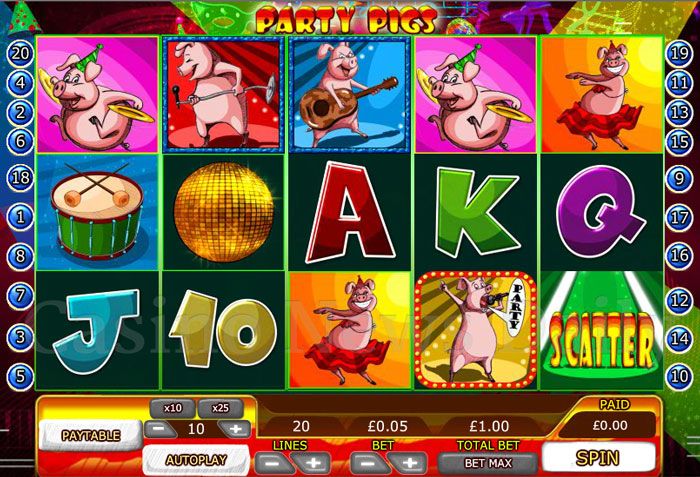Screen dimensions: 700x477
Task: Start Autoplay
Action: [x=195, y=461]
